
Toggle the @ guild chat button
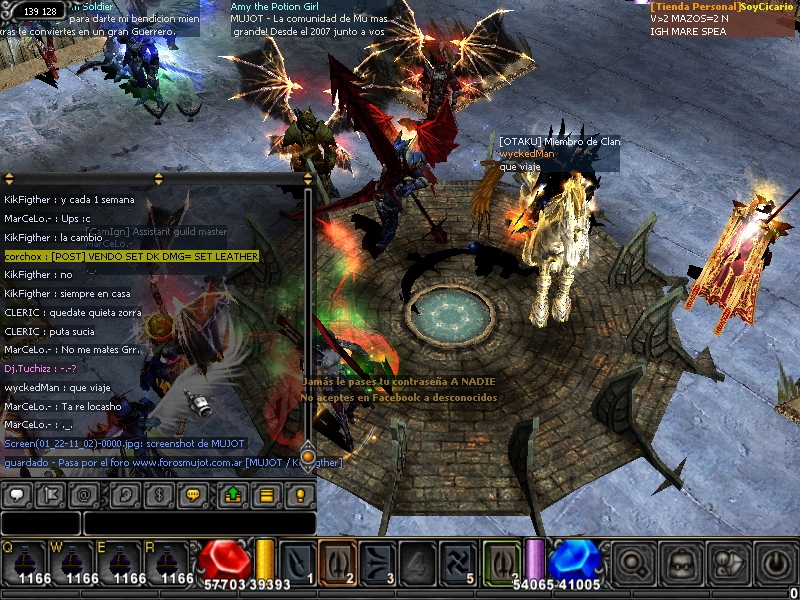pos(84,495)
